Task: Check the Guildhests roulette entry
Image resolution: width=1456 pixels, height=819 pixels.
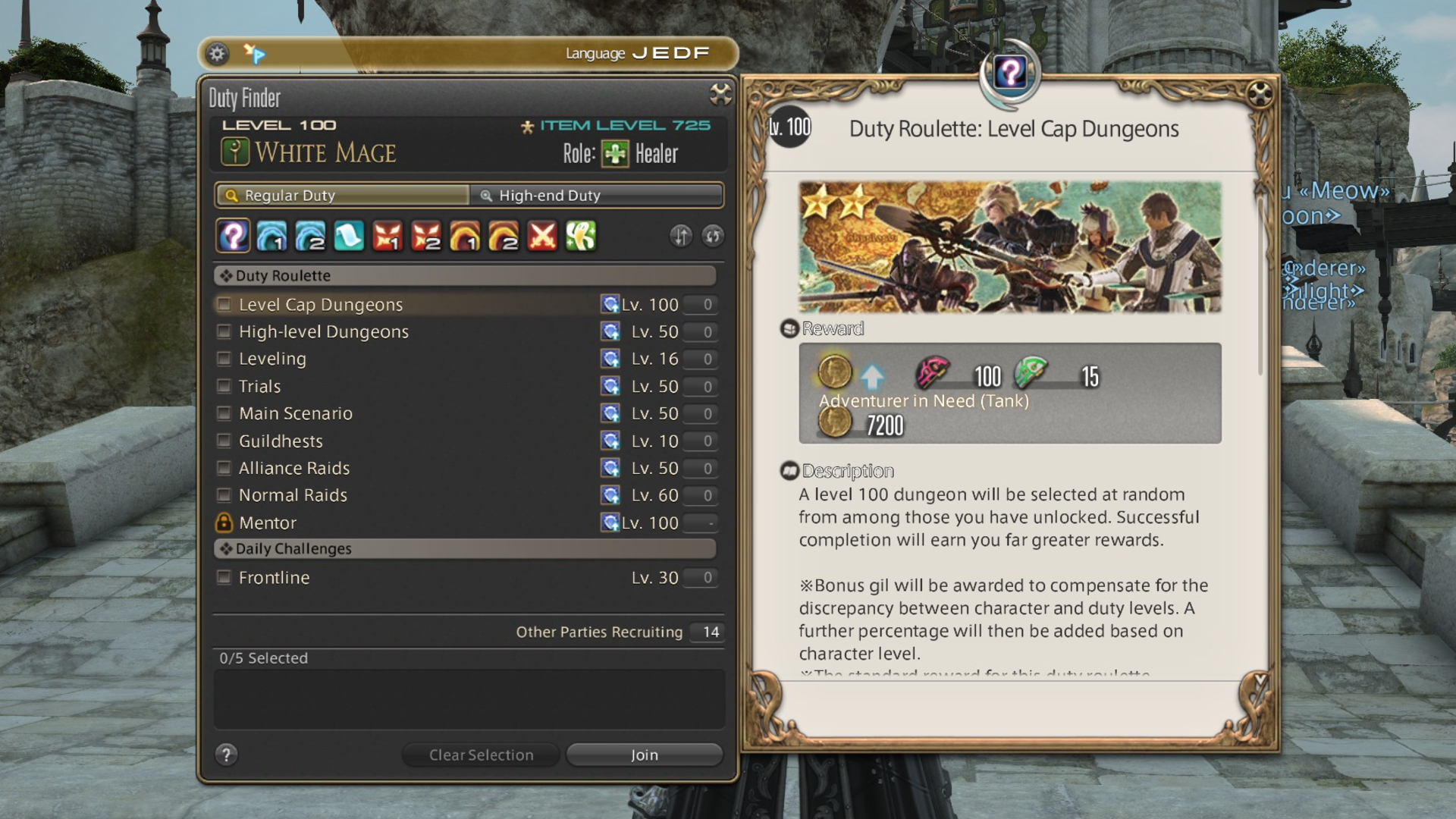Action: coord(224,441)
